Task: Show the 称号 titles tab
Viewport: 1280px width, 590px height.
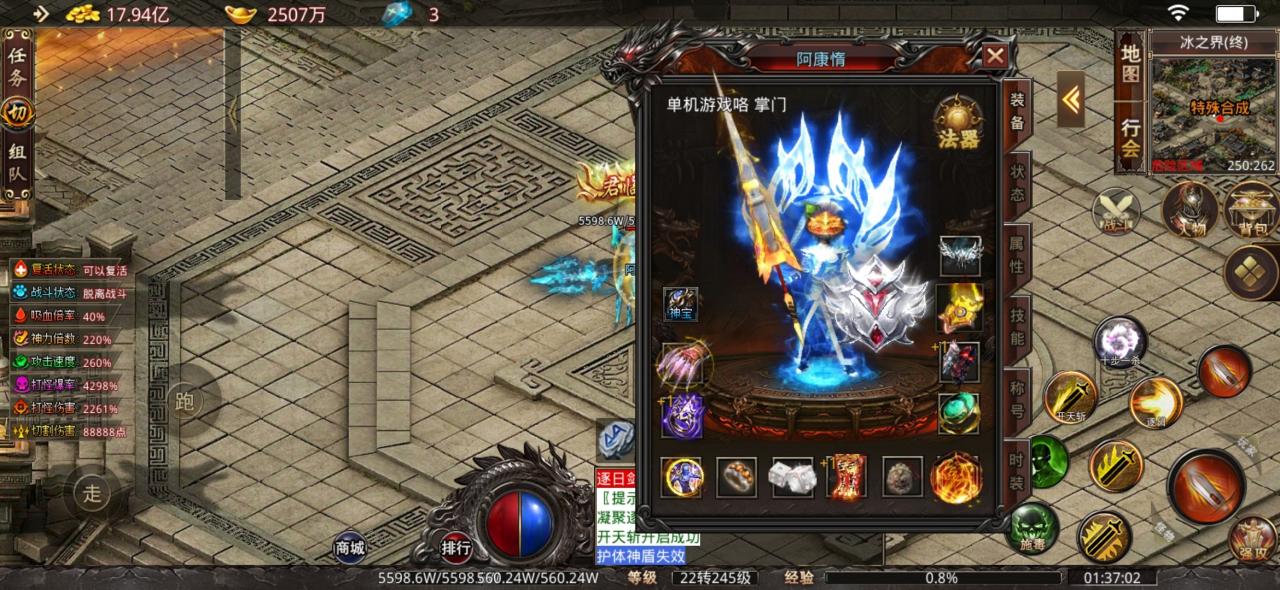Action: point(1016,400)
